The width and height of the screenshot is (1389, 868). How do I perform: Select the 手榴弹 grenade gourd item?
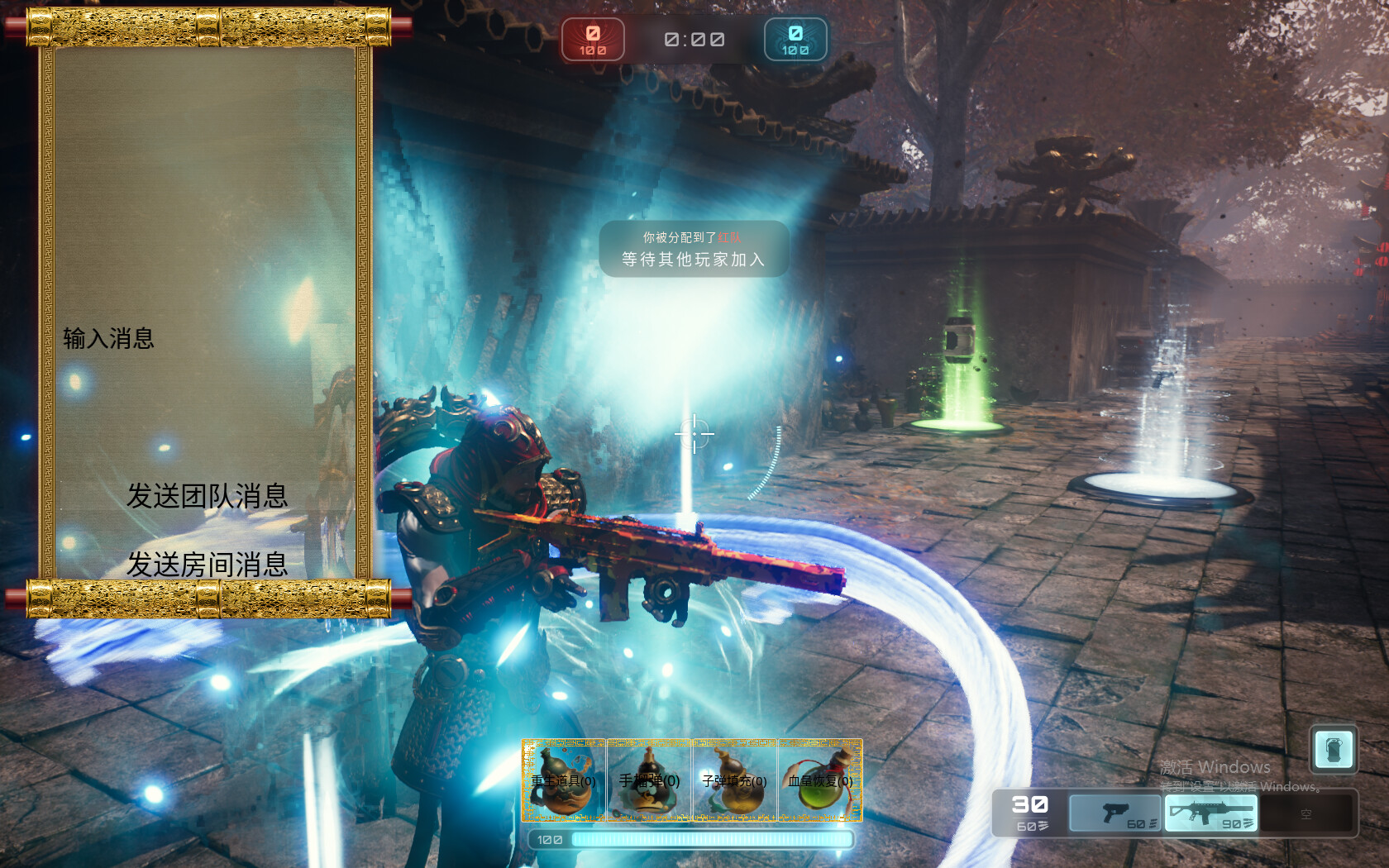(650, 781)
